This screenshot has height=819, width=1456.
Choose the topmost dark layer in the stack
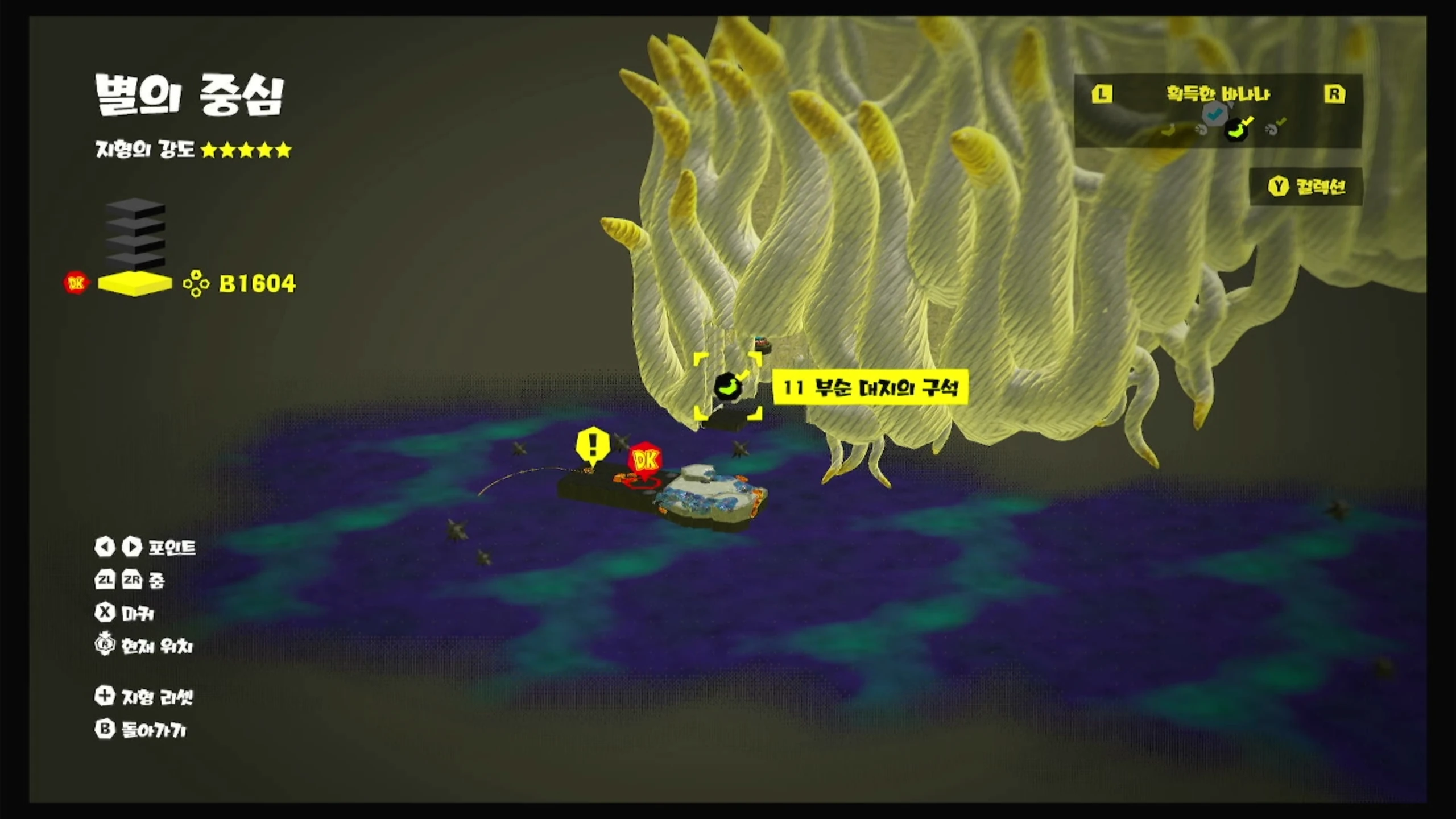pyautogui.click(x=135, y=207)
